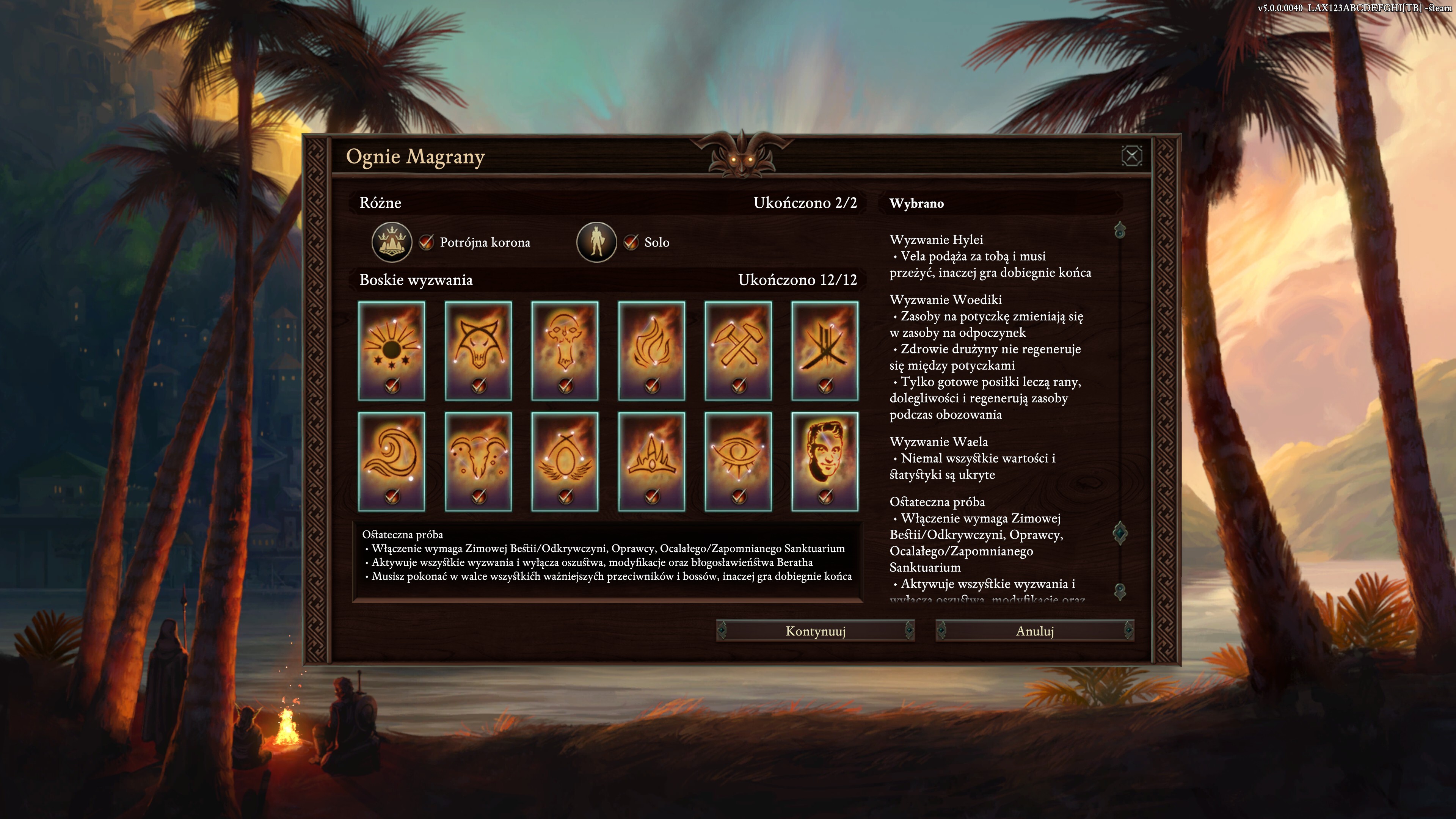The height and width of the screenshot is (819, 1456).
Task: Toggle the Solo challenge checkbox
Action: click(631, 243)
